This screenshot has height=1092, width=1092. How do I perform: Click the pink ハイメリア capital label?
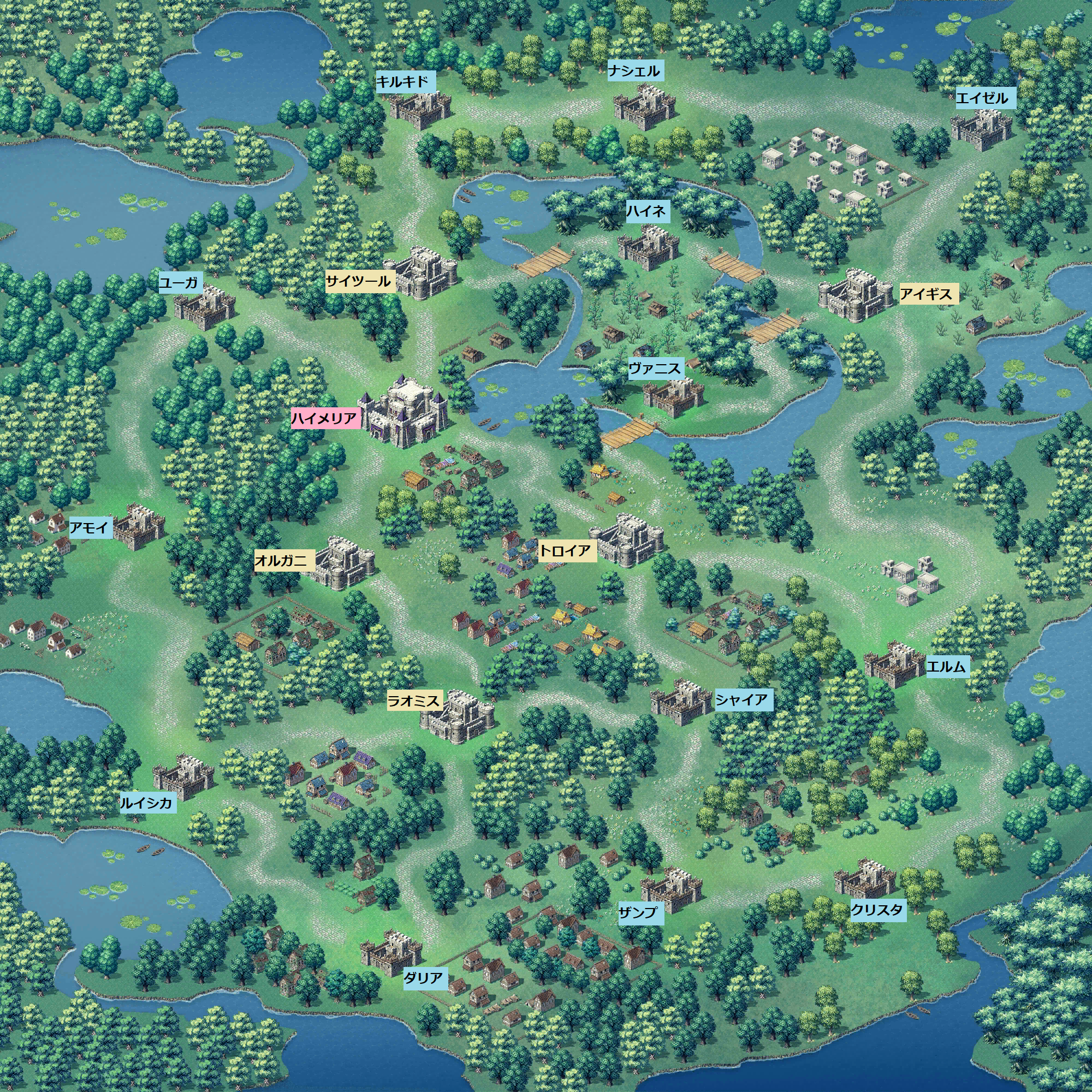(325, 419)
